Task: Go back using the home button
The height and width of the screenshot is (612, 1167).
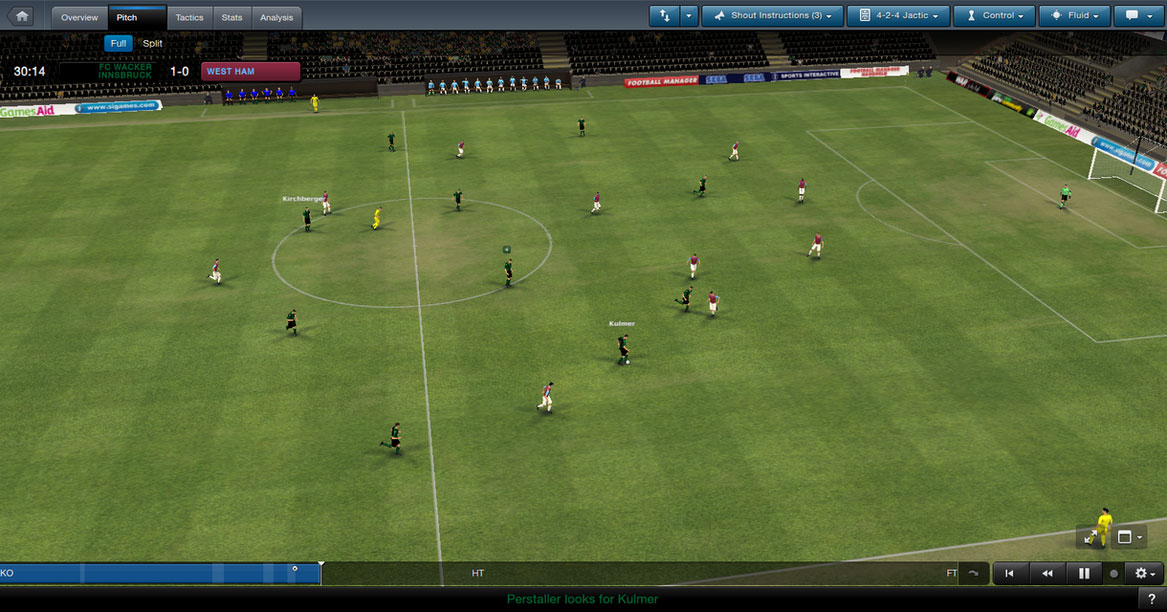Action: pyautogui.click(x=22, y=16)
